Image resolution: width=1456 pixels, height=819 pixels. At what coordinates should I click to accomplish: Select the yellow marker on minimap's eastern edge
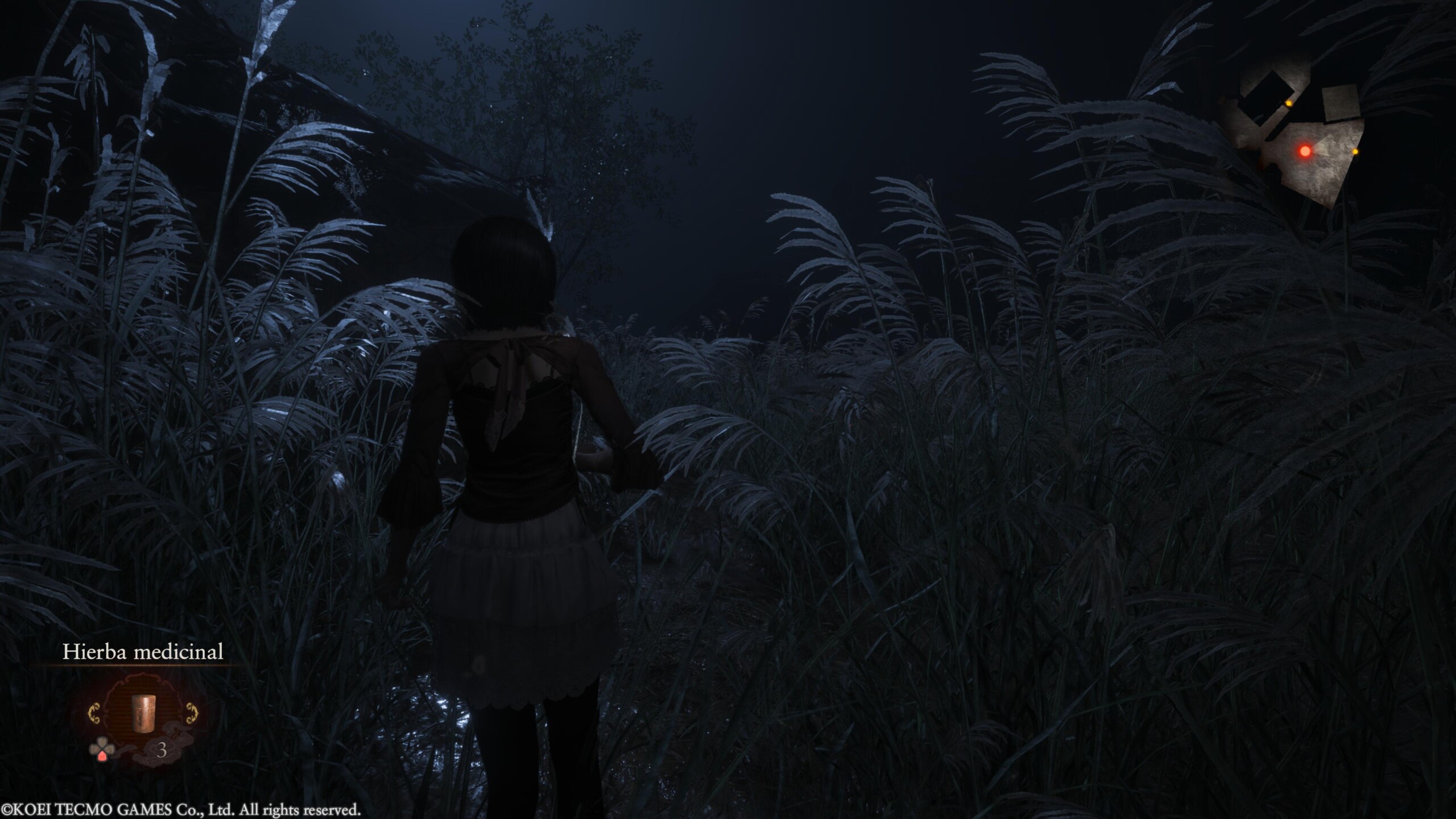1355,152
